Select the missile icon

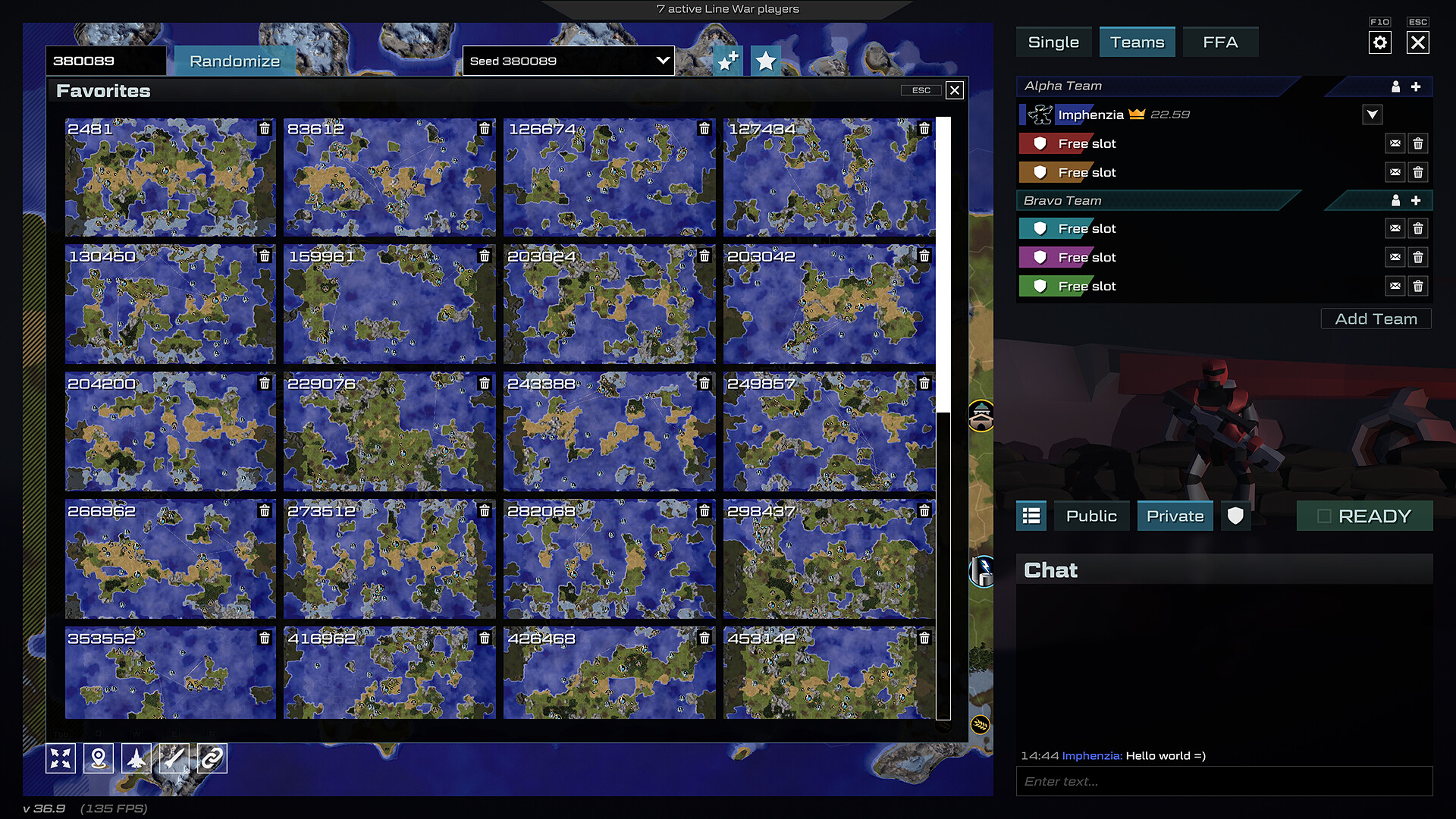[174, 758]
